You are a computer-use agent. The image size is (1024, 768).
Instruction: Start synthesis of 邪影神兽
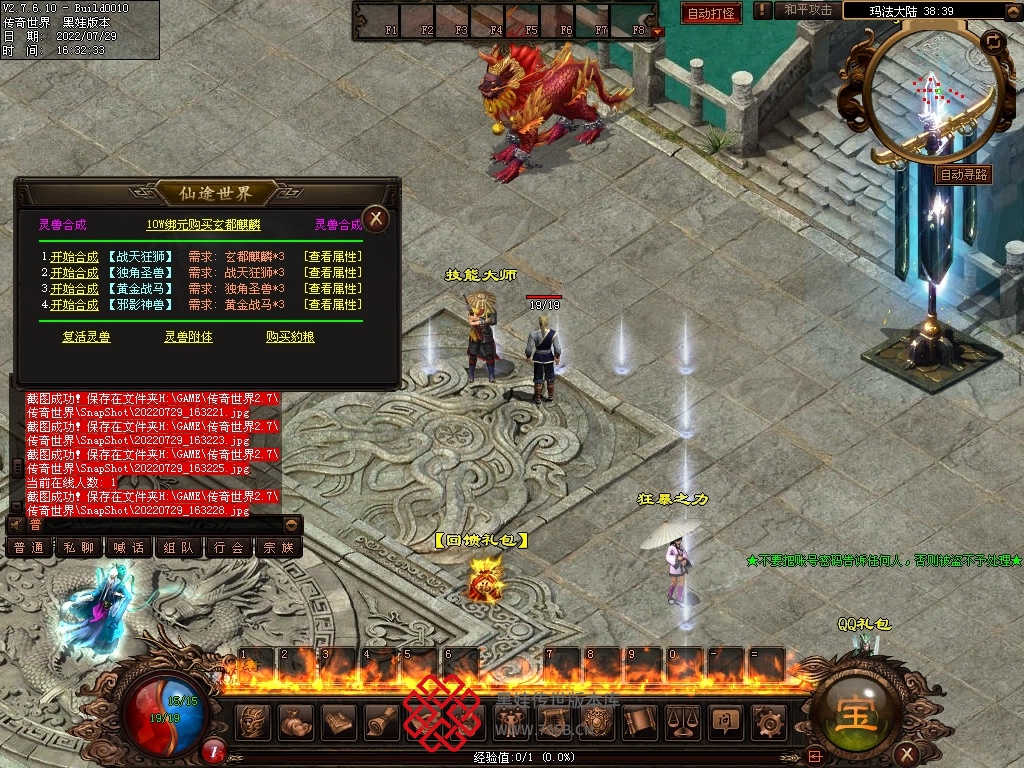(x=74, y=305)
